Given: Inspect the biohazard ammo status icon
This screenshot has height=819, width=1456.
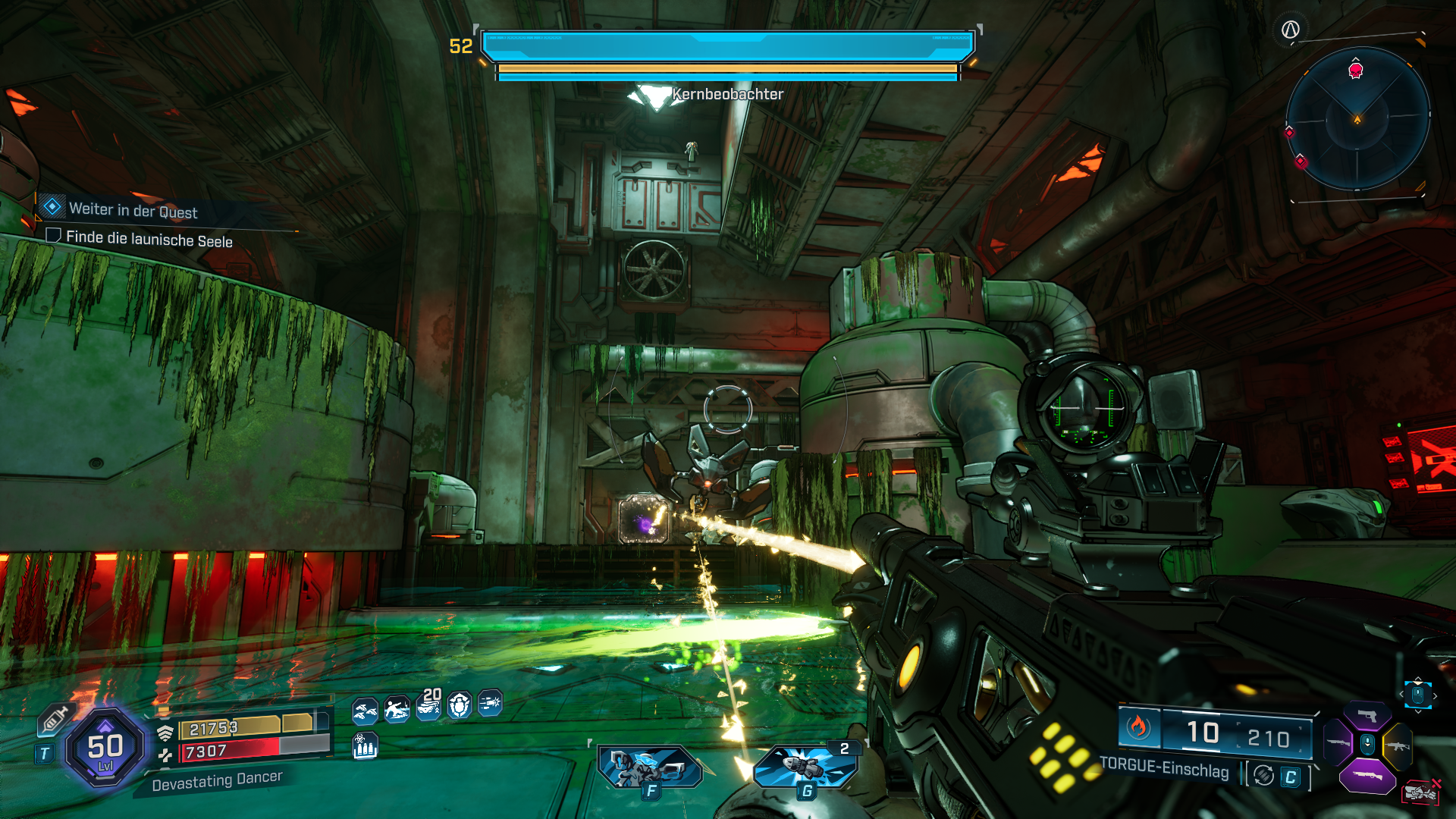Looking at the screenshot, I should point(365,746).
